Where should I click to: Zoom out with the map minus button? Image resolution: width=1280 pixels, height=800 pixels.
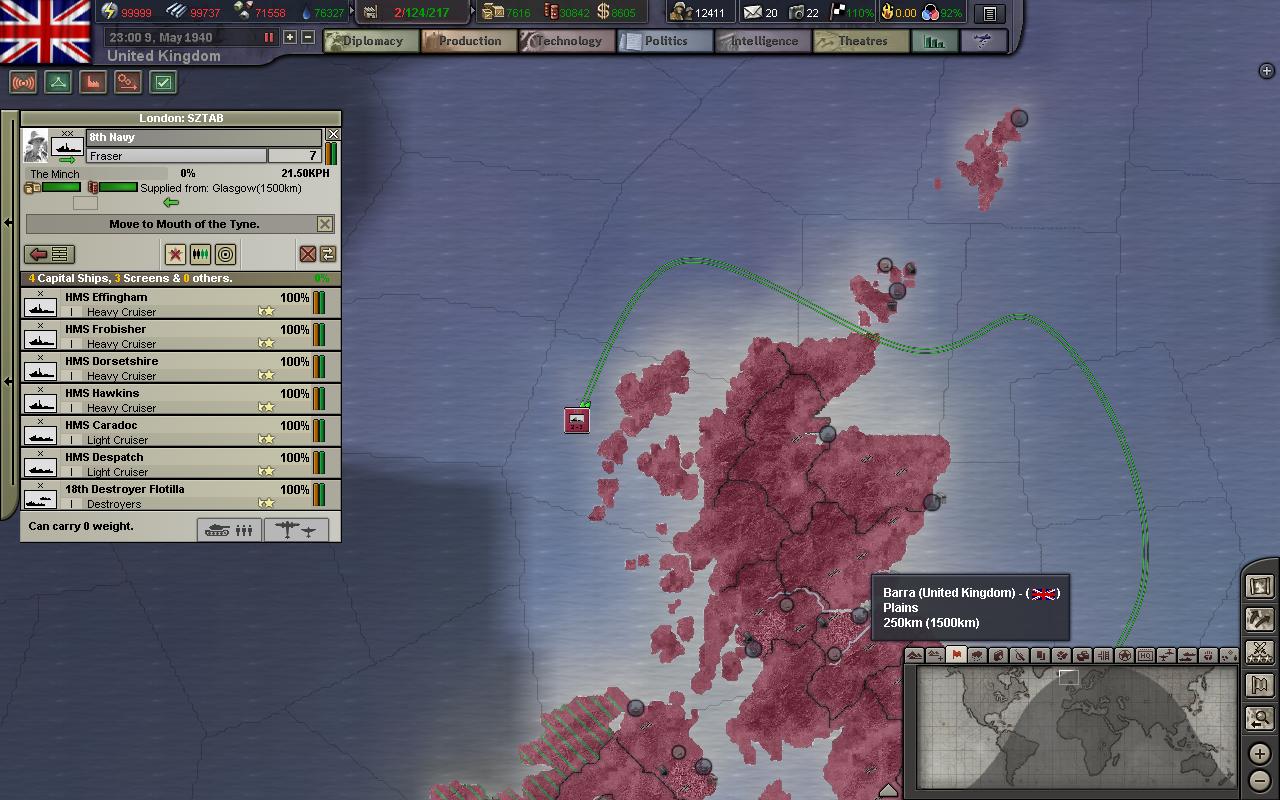pyautogui.click(x=1259, y=780)
